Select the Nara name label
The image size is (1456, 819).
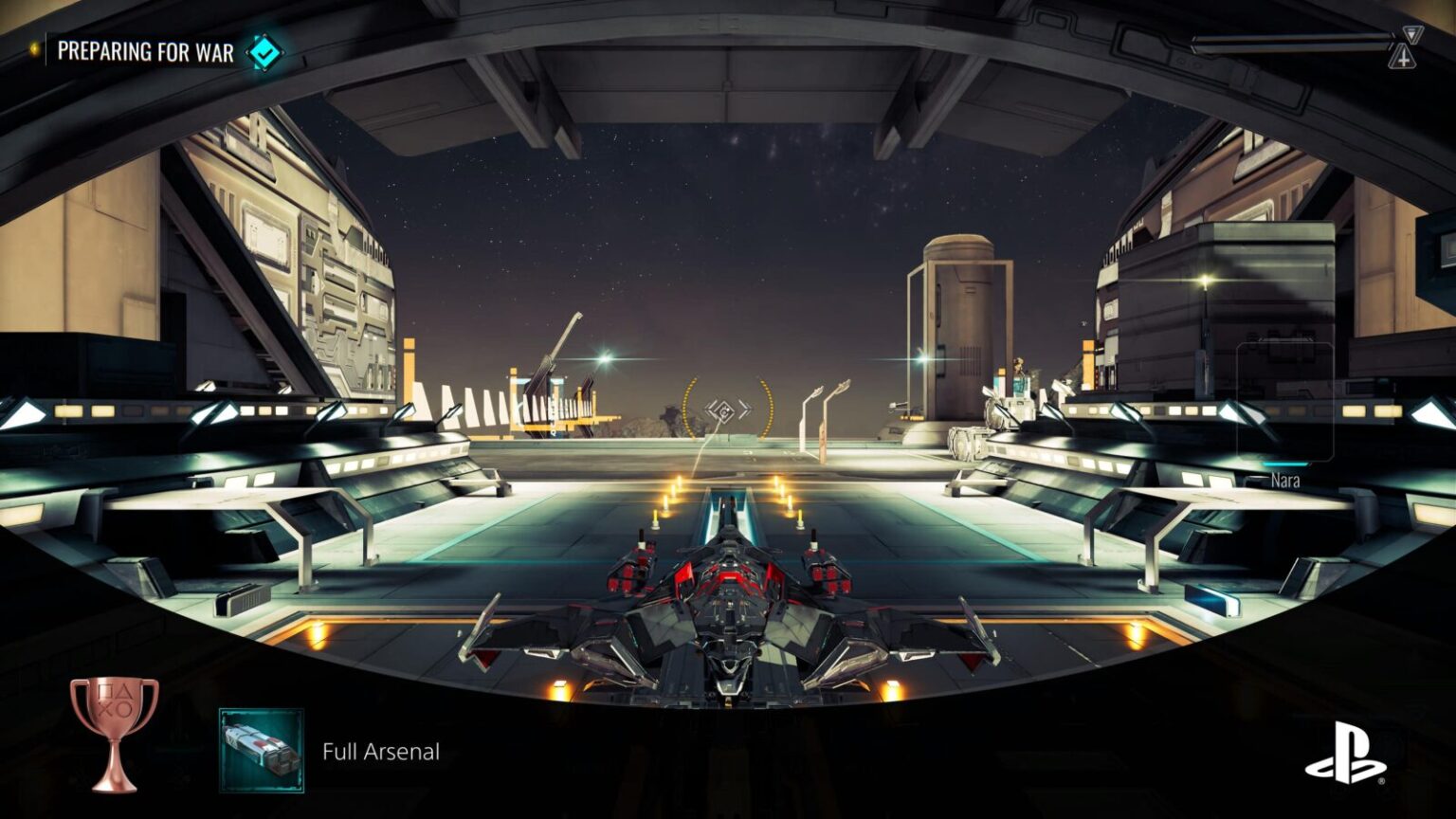(x=1287, y=481)
